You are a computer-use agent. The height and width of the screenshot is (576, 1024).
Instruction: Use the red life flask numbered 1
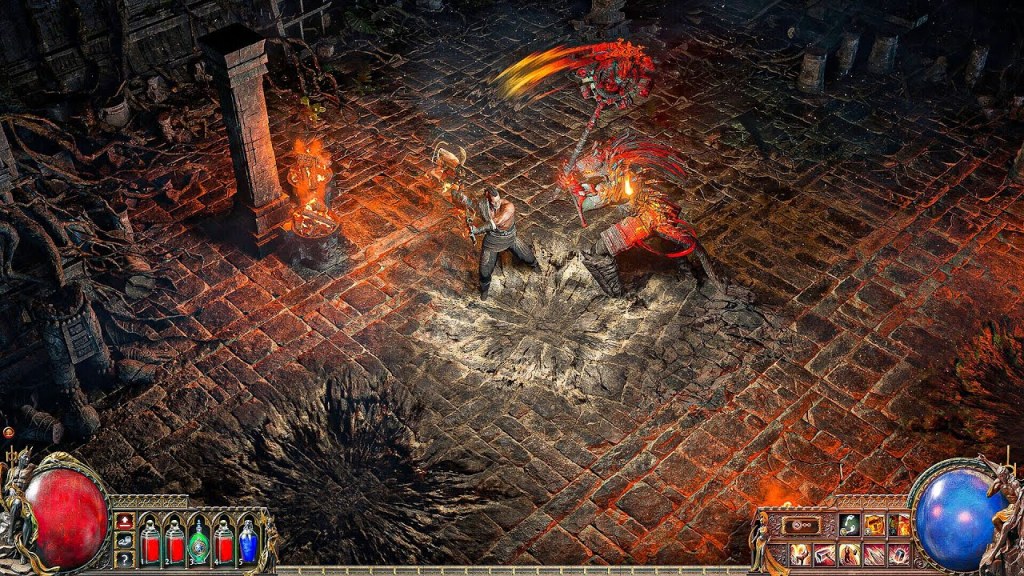(x=150, y=544)
